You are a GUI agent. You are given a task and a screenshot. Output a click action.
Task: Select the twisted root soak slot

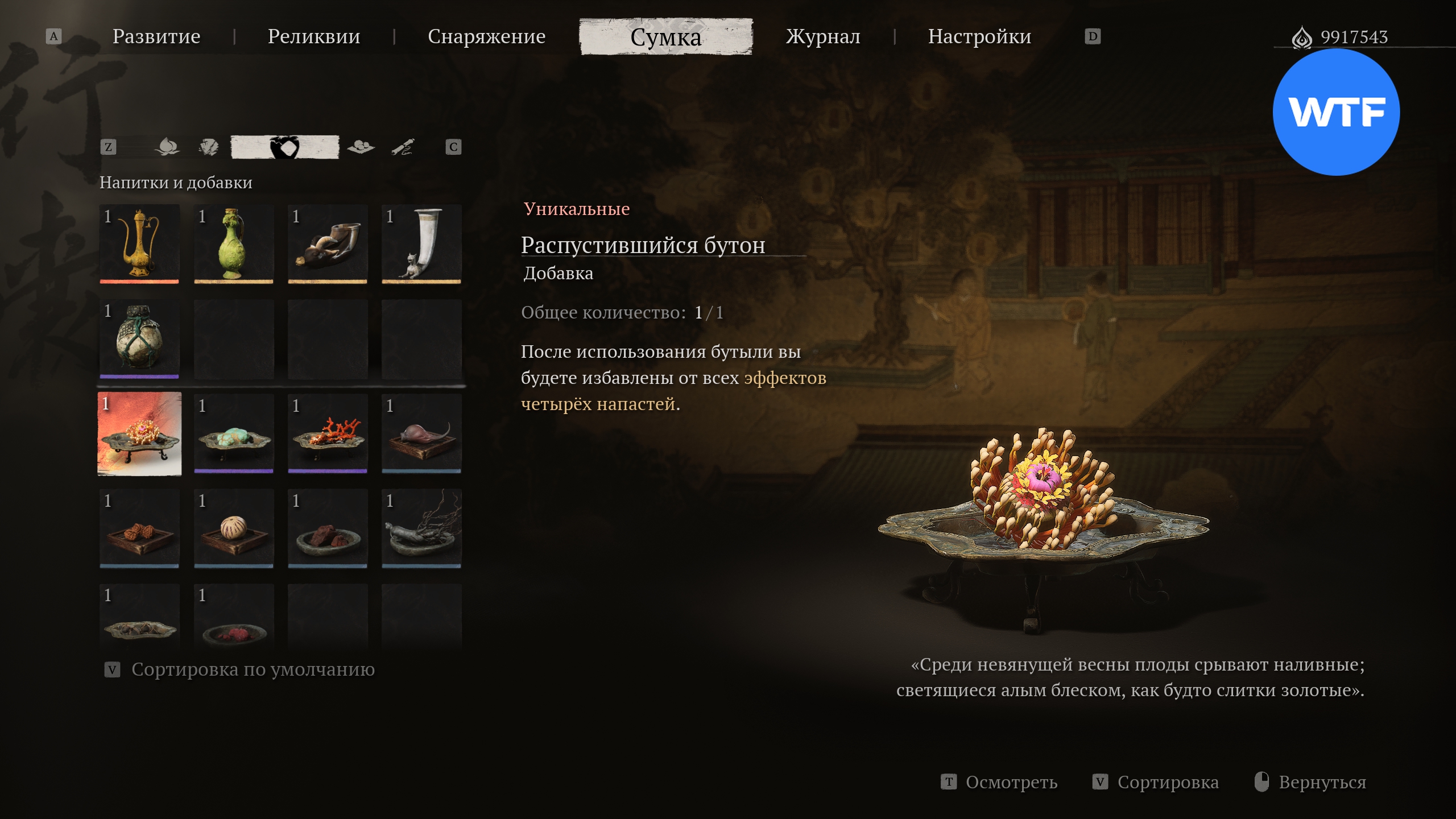pos(421,528)
